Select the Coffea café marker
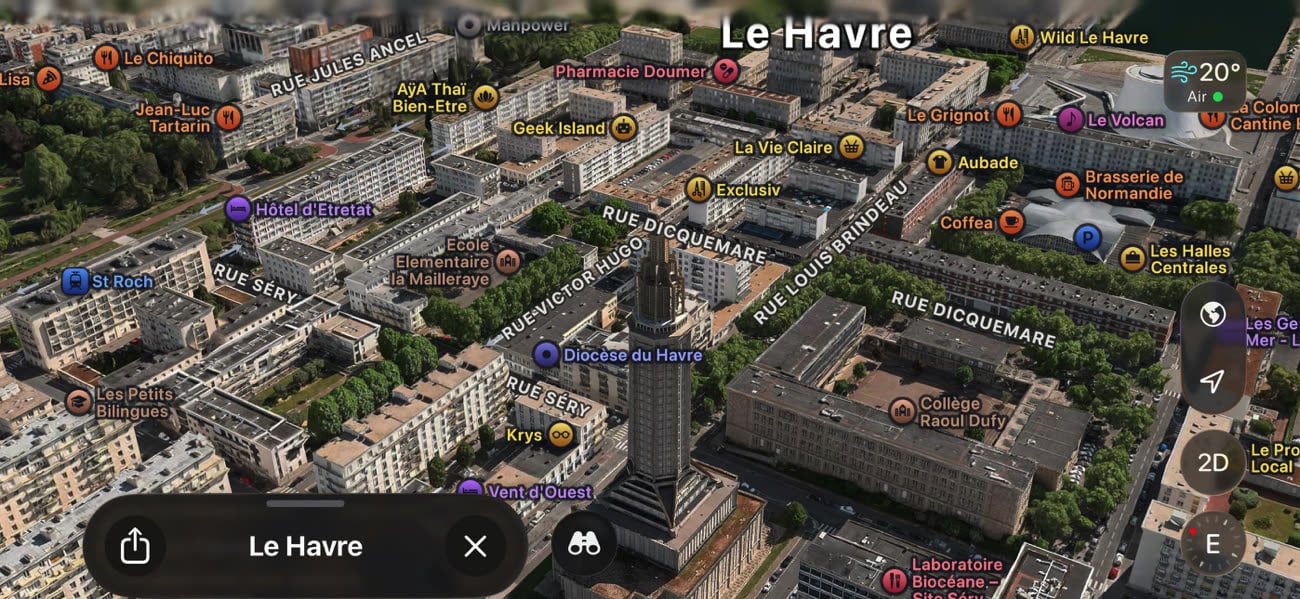Viewport: 1300px width, 599px height. (x=1011, y=222)
